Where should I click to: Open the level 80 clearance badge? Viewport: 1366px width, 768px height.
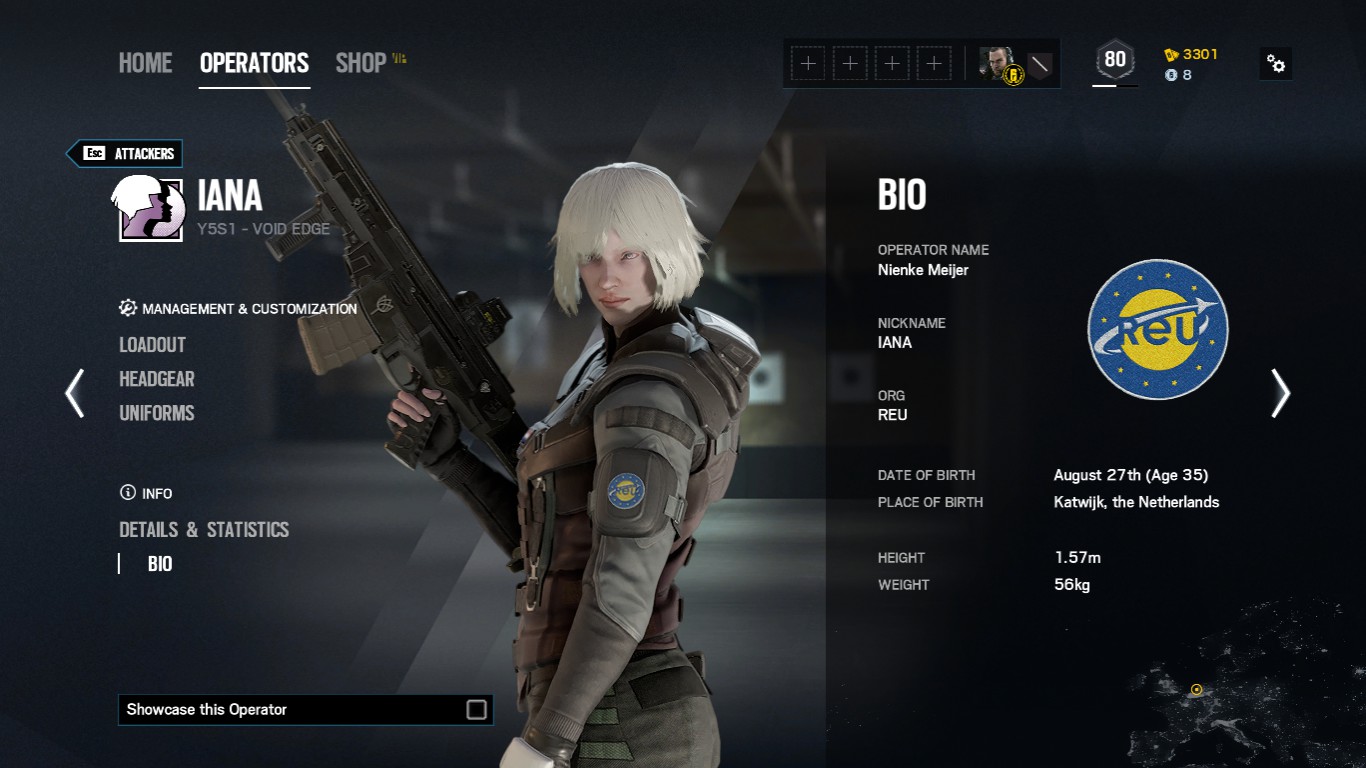tap(1115, 60)
